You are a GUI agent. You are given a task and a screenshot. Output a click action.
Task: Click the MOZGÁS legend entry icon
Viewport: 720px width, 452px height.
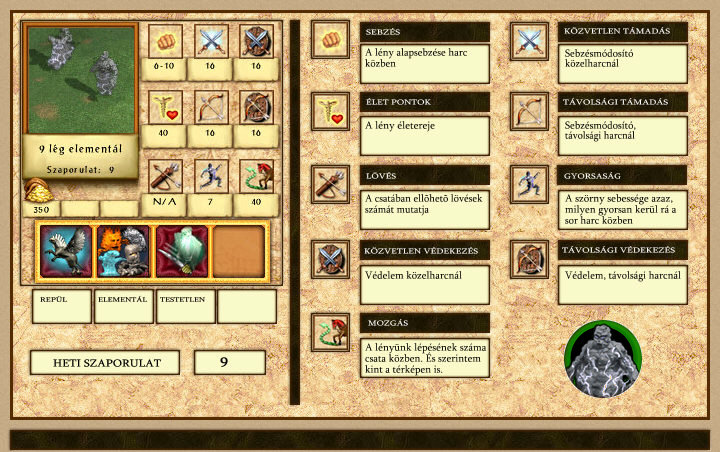330,332
